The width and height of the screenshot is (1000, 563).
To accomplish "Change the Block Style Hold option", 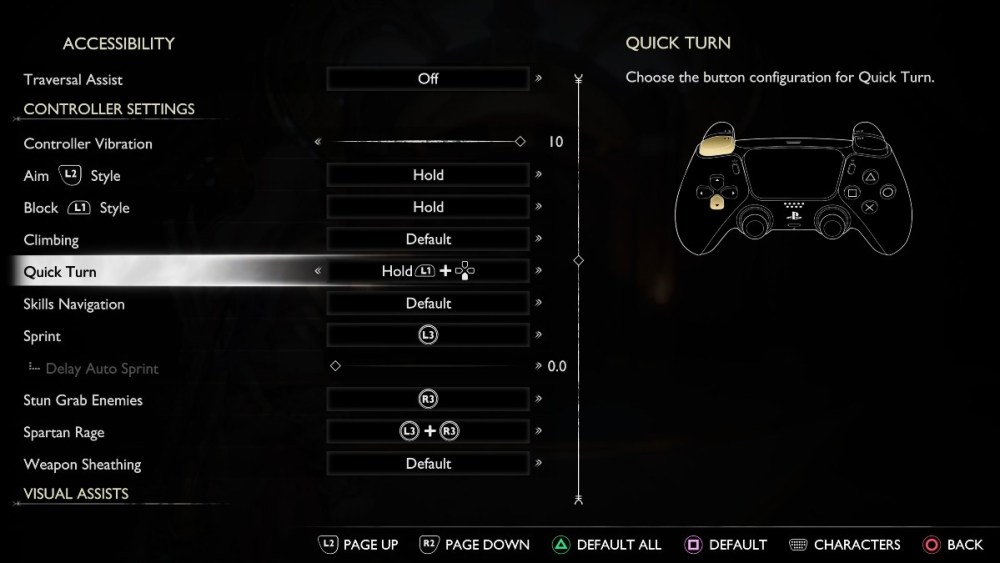I will [x=427, y=207].
